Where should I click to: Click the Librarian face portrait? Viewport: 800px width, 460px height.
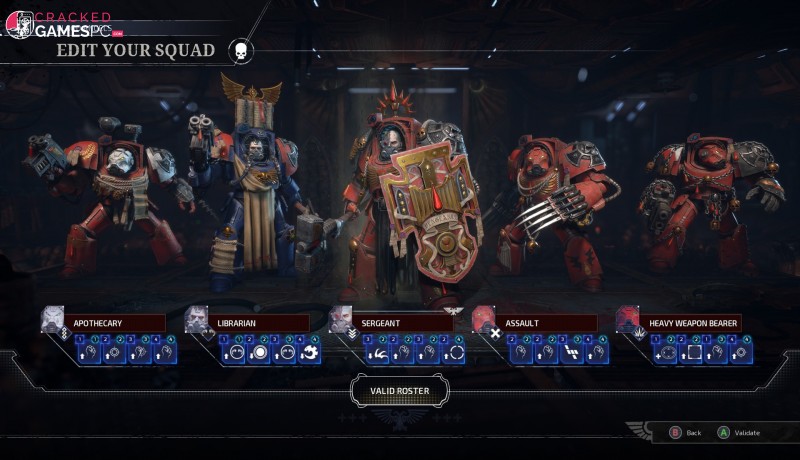click(196, 319)
